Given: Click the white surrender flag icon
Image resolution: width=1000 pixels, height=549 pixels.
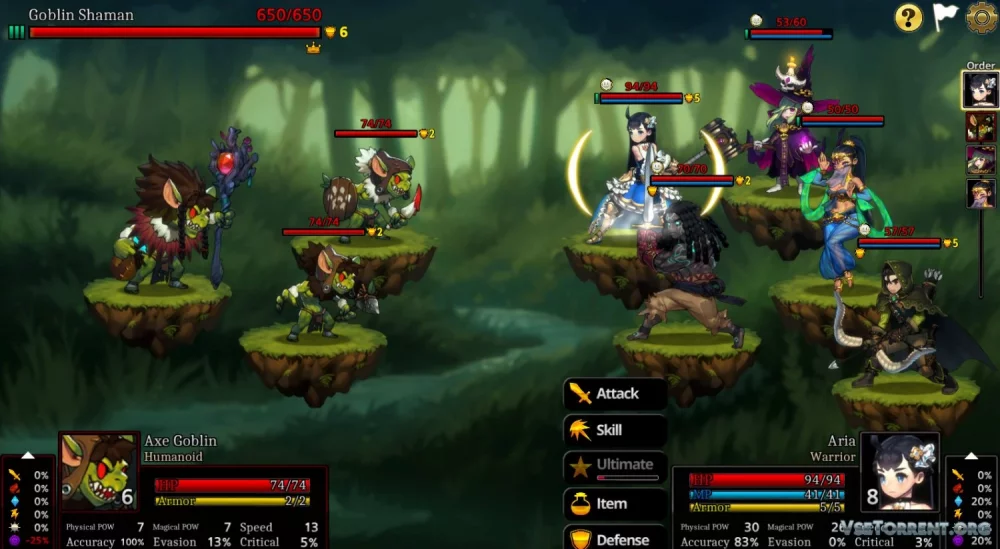Looking at the screenshot, I should (x=945, y=17).
